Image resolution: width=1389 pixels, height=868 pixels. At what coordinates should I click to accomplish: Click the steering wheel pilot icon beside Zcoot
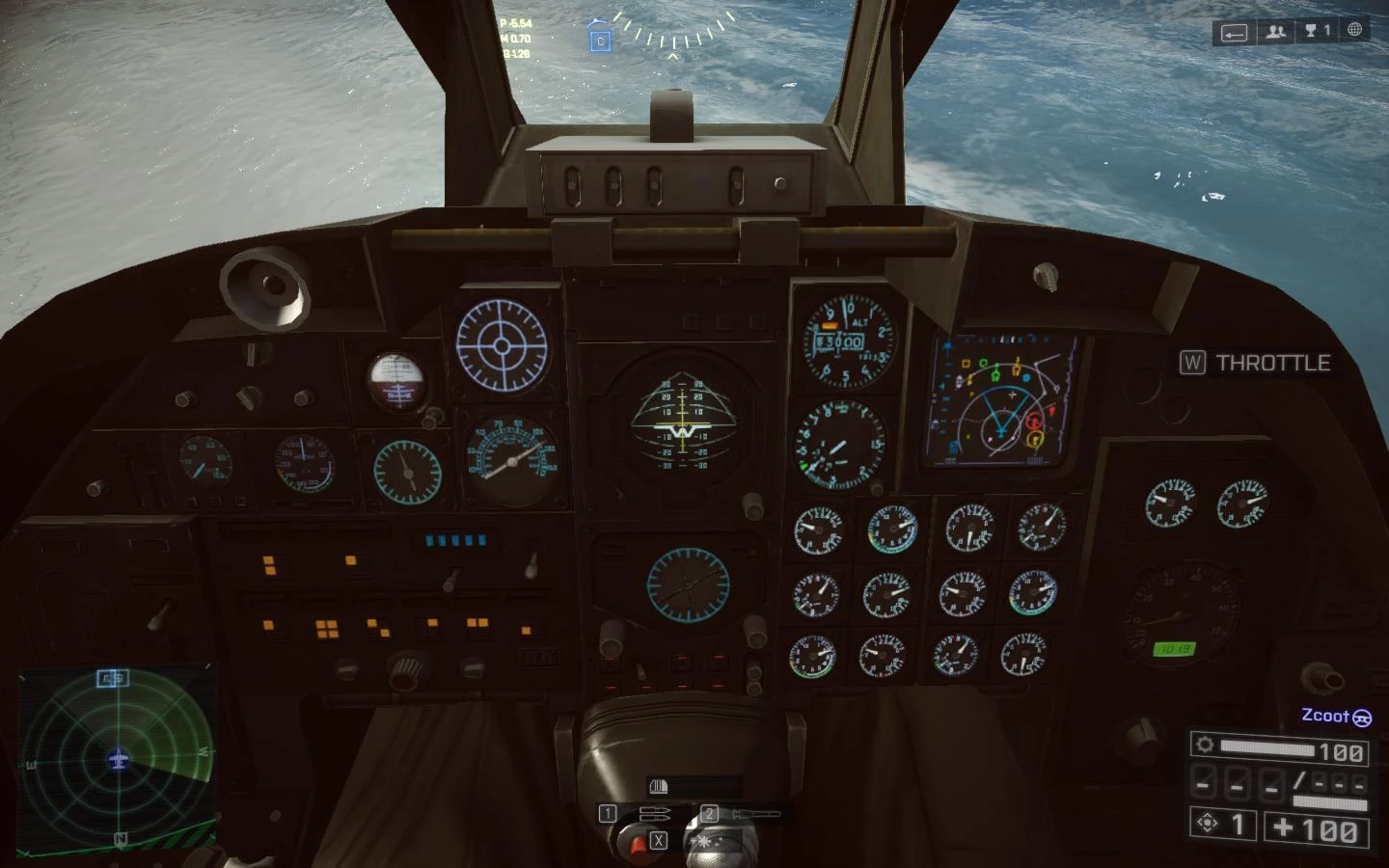coord(1362,718)
